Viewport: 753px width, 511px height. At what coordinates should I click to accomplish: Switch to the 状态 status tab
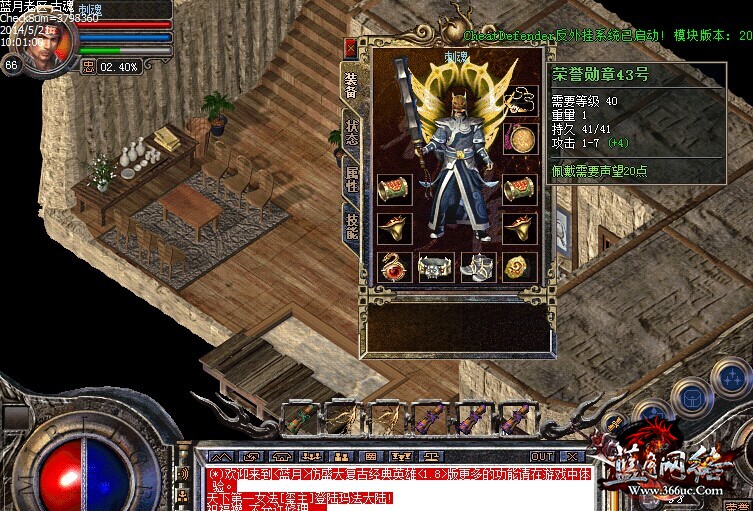351,134
